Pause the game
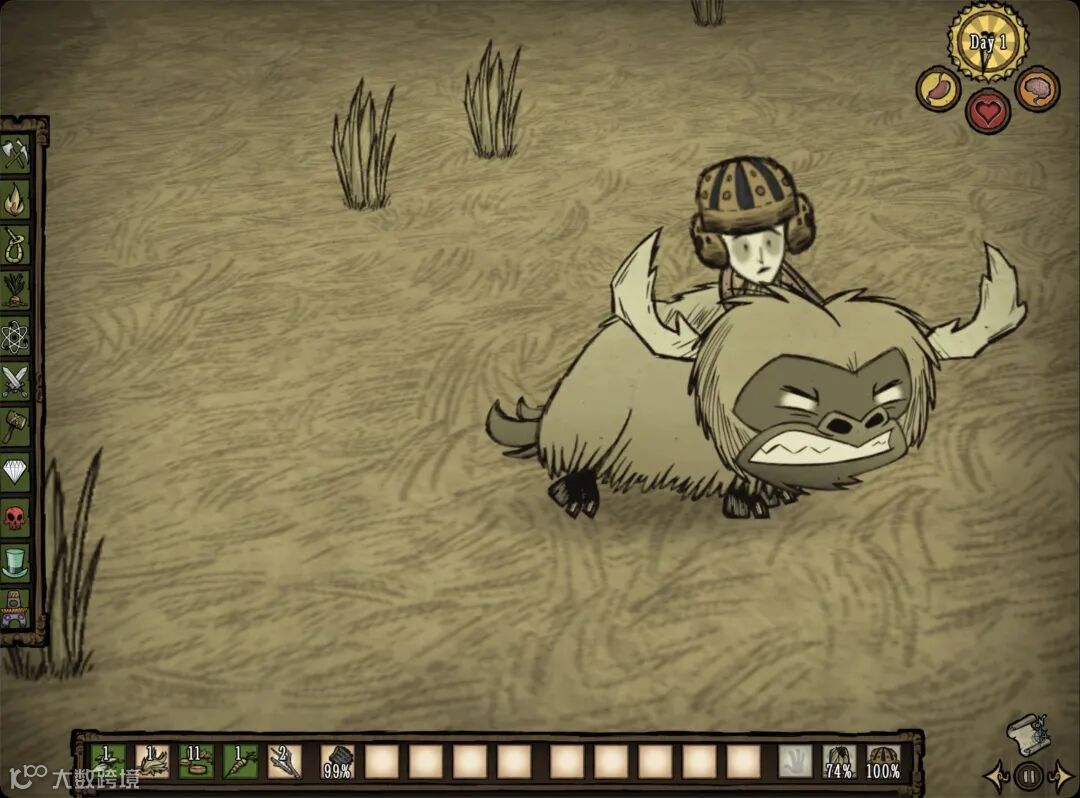The width and height of the screenshot is (1080, 798). (1028, 775)
